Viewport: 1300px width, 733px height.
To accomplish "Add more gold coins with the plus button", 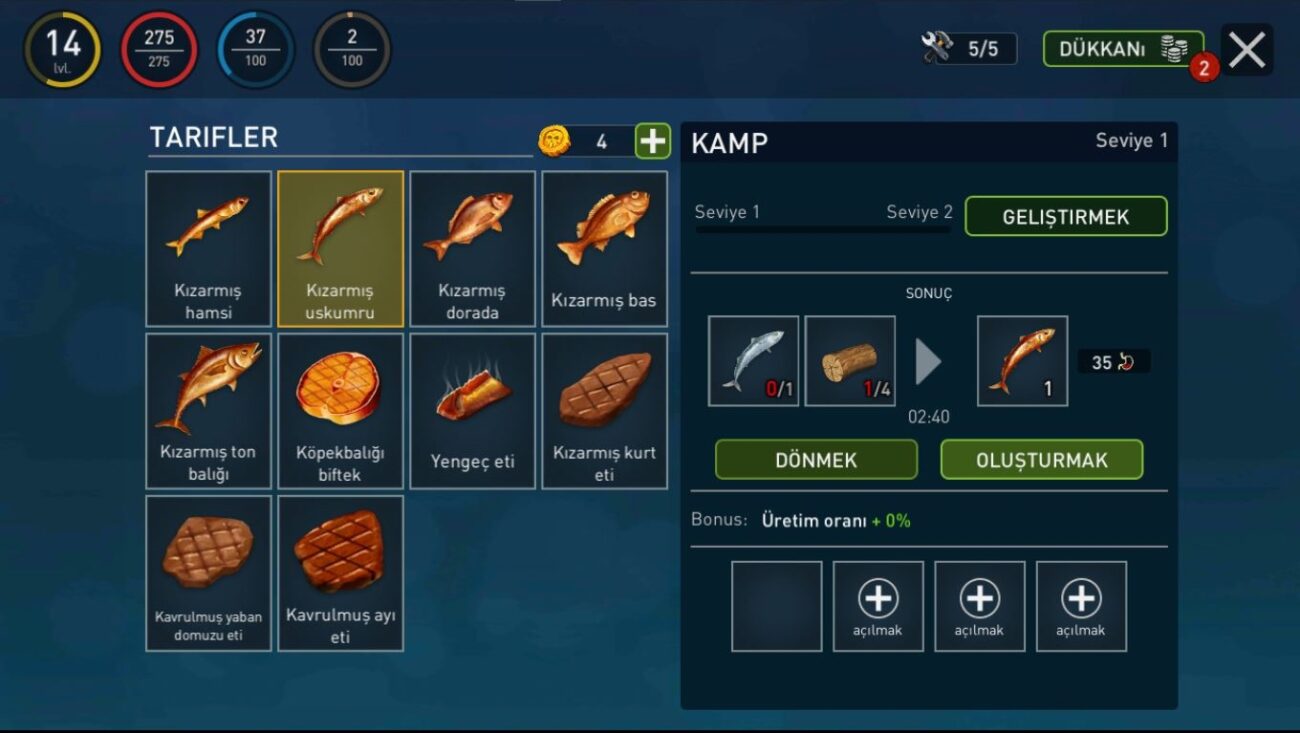I will pyautogui.click(x=652, y=141).
